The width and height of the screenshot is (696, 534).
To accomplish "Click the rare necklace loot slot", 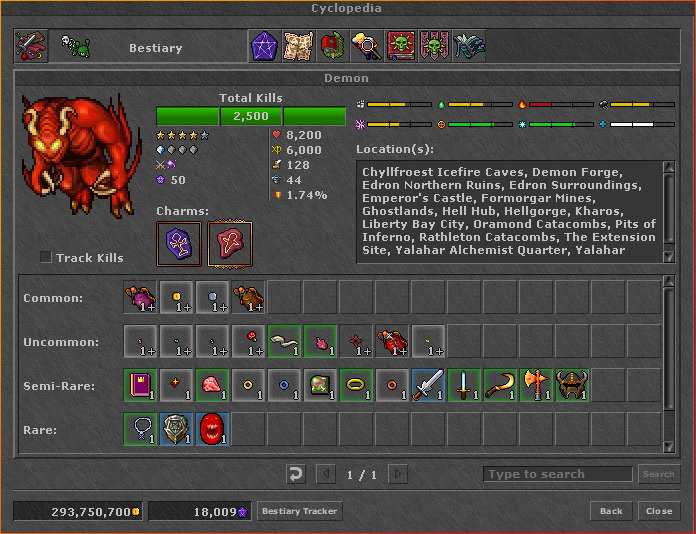I will 140,429.
